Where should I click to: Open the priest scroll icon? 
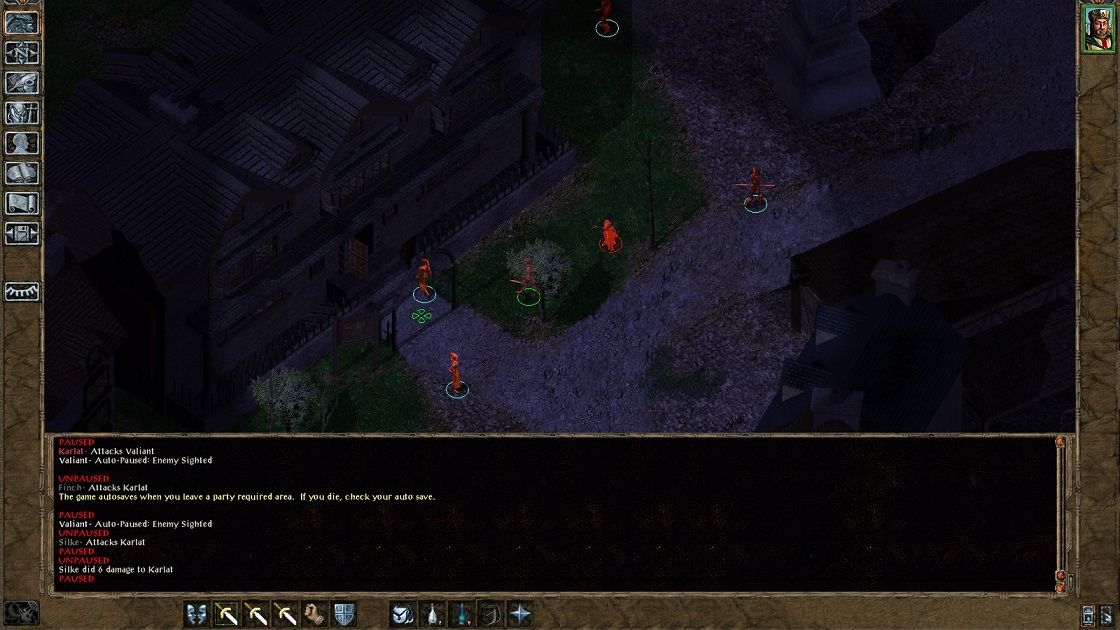(22, 203)
